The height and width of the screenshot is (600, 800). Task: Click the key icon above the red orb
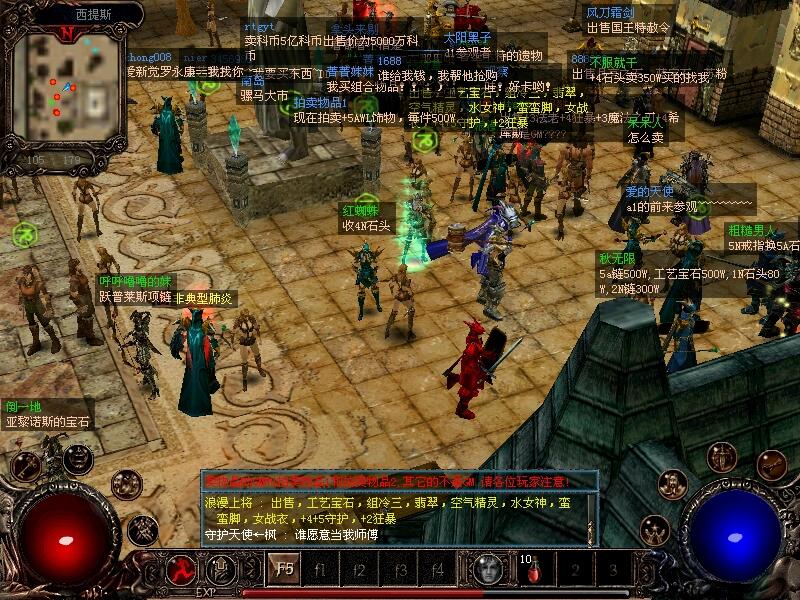tap(26, 465)
